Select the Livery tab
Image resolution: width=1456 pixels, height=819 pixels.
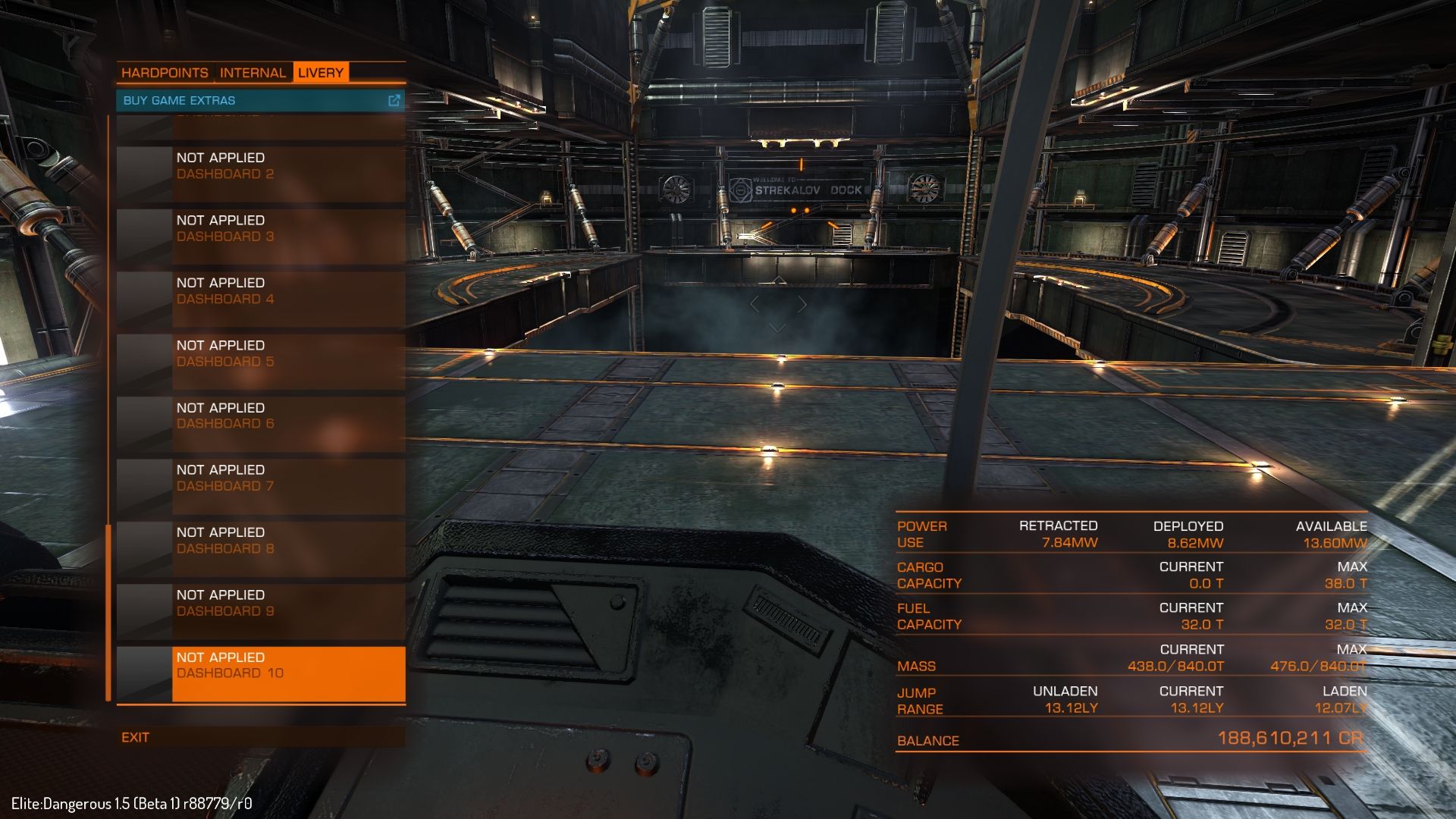[x=320, y=73]
